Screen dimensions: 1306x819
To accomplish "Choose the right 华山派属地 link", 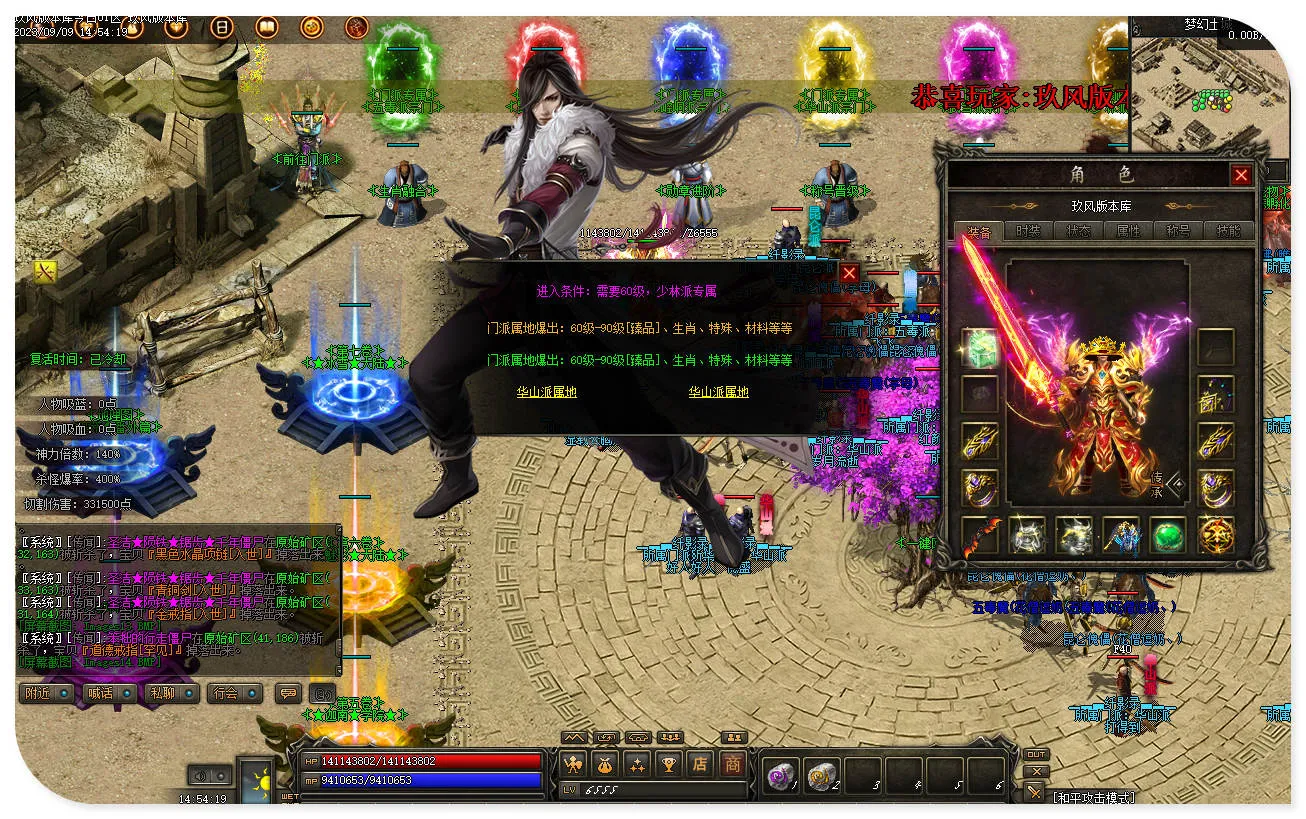I will click(x=718, y=393).
